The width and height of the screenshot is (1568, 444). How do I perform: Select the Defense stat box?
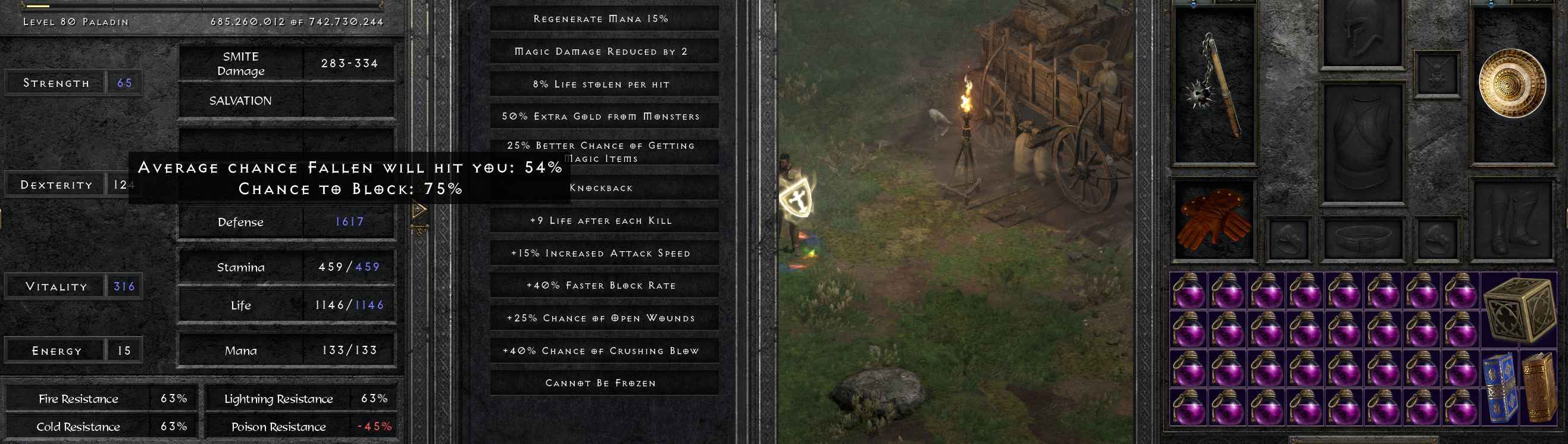click(287, 223)
